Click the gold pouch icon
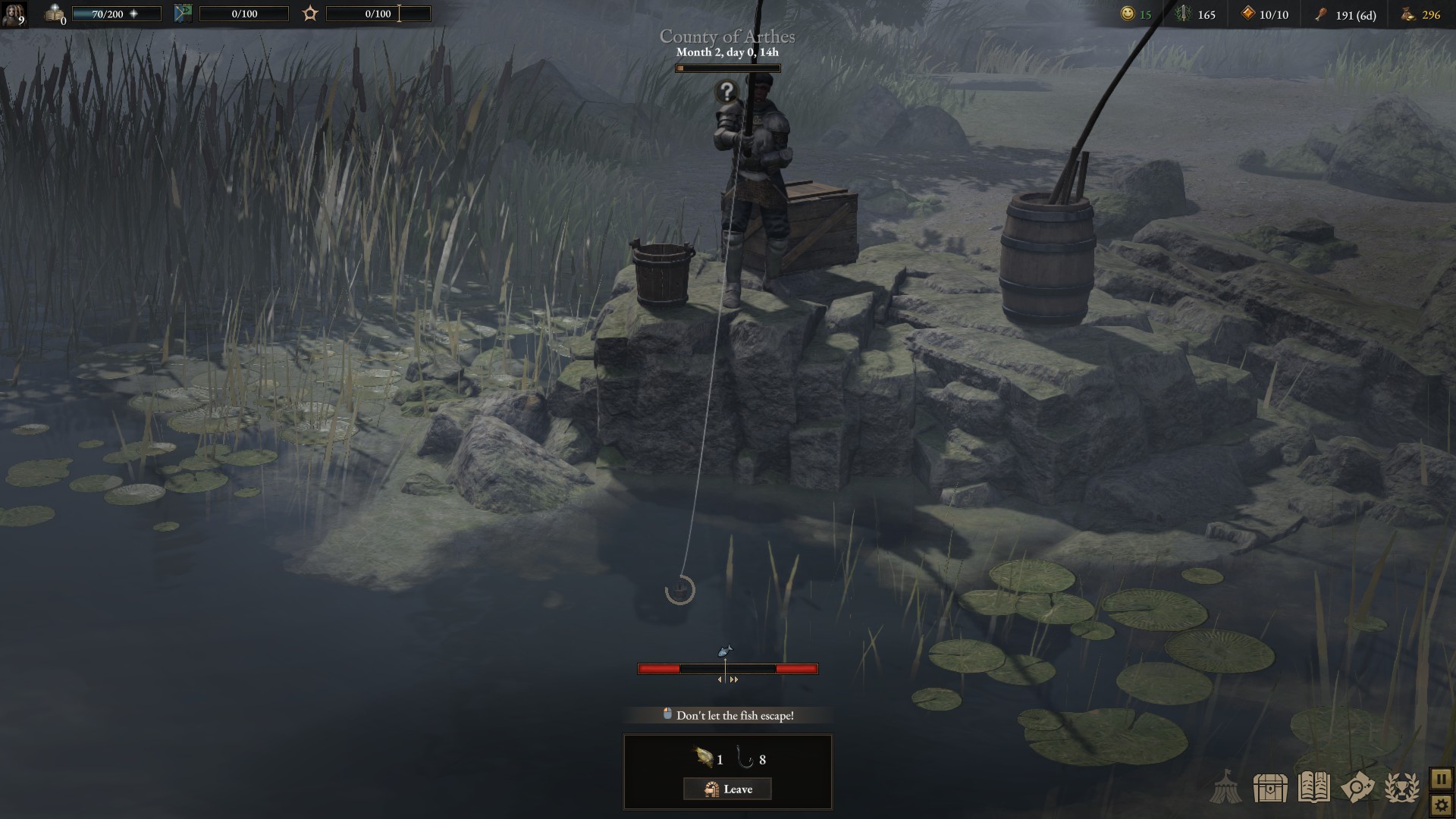 tap(1407, 14)
